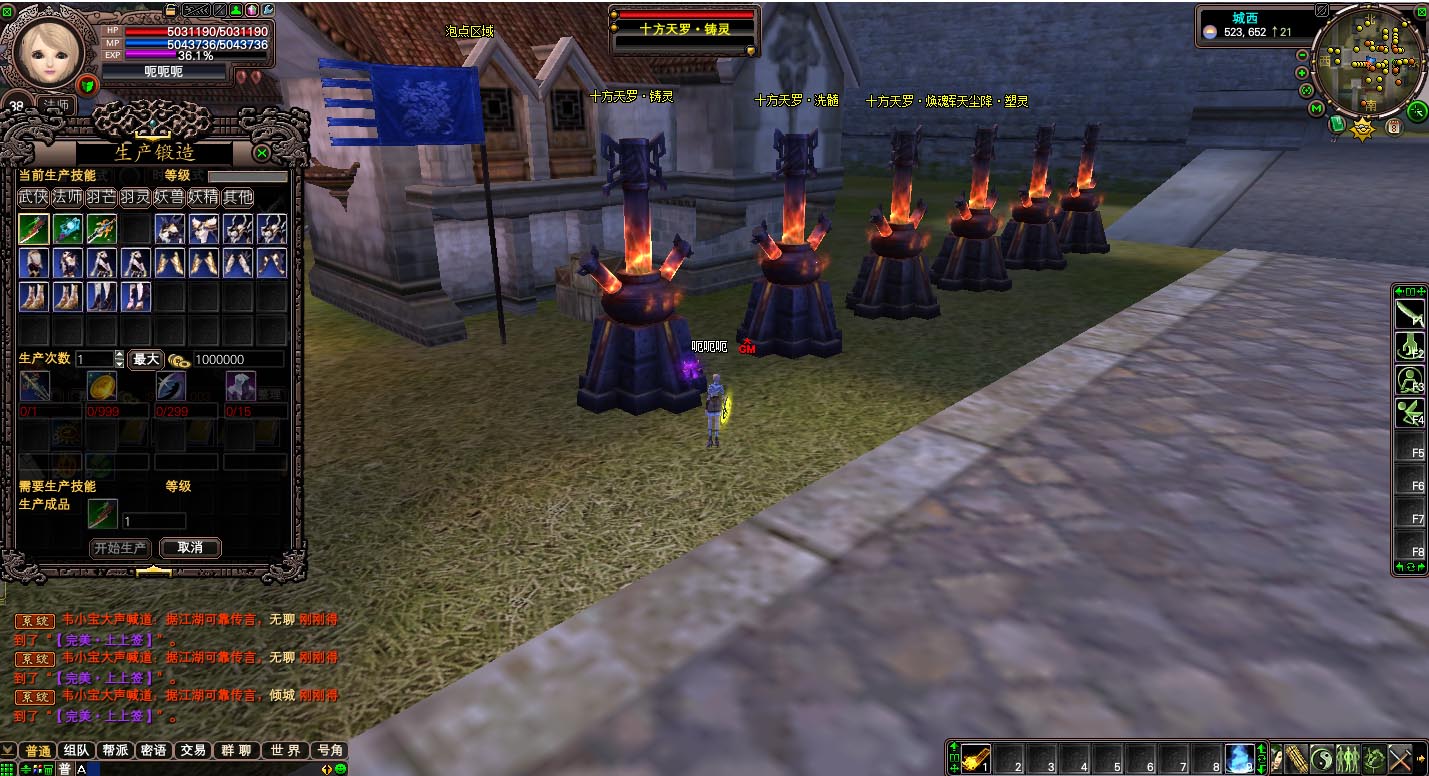Choose the cyan crystal weapon recipe
The width and height of the screenshot is (1429, 776).
(68, 229)
